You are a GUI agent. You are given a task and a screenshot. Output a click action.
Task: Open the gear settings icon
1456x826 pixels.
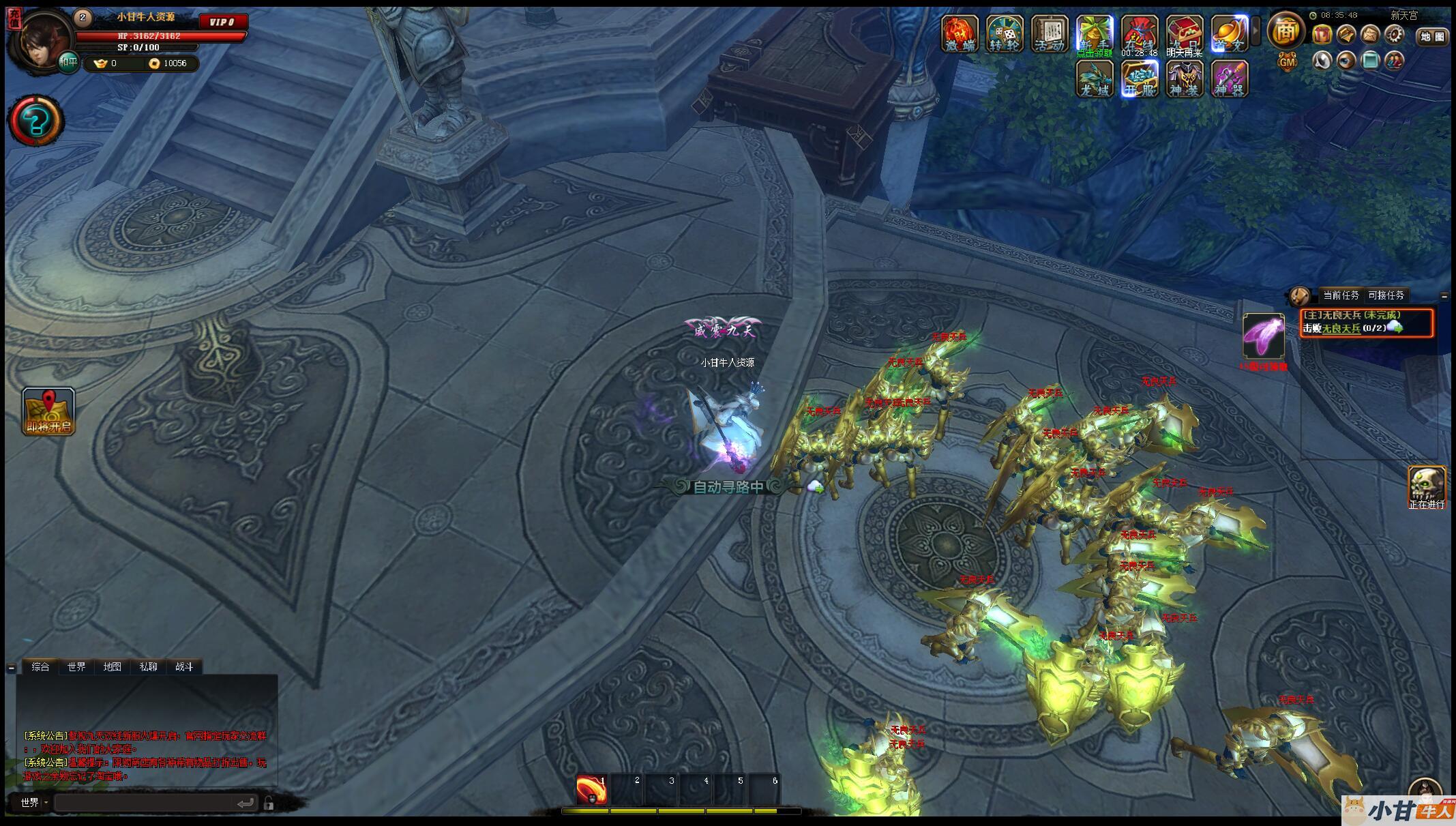pos(1394,35)
